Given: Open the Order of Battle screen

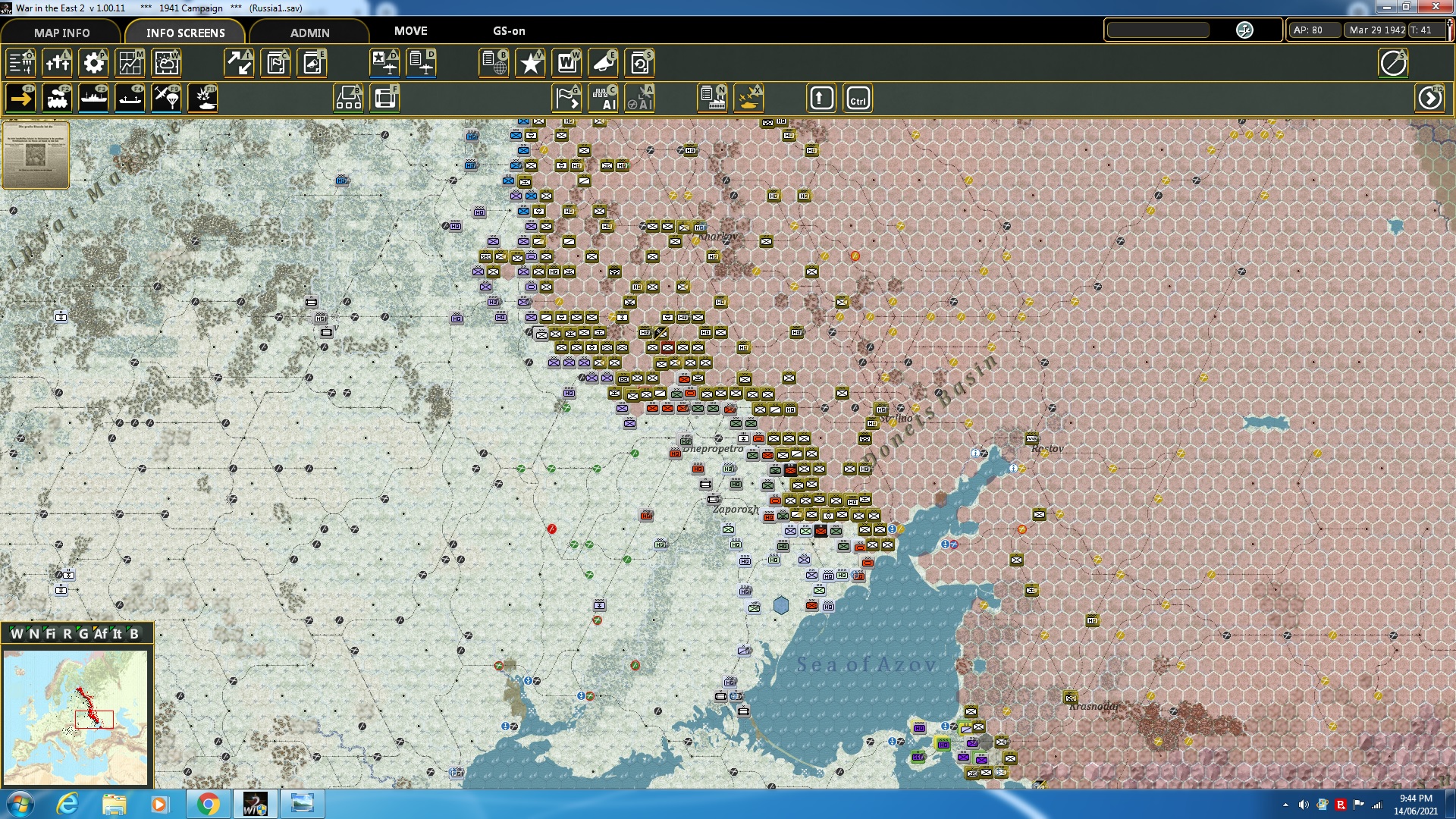Looking at the screenshot, I should pos(21,63).
